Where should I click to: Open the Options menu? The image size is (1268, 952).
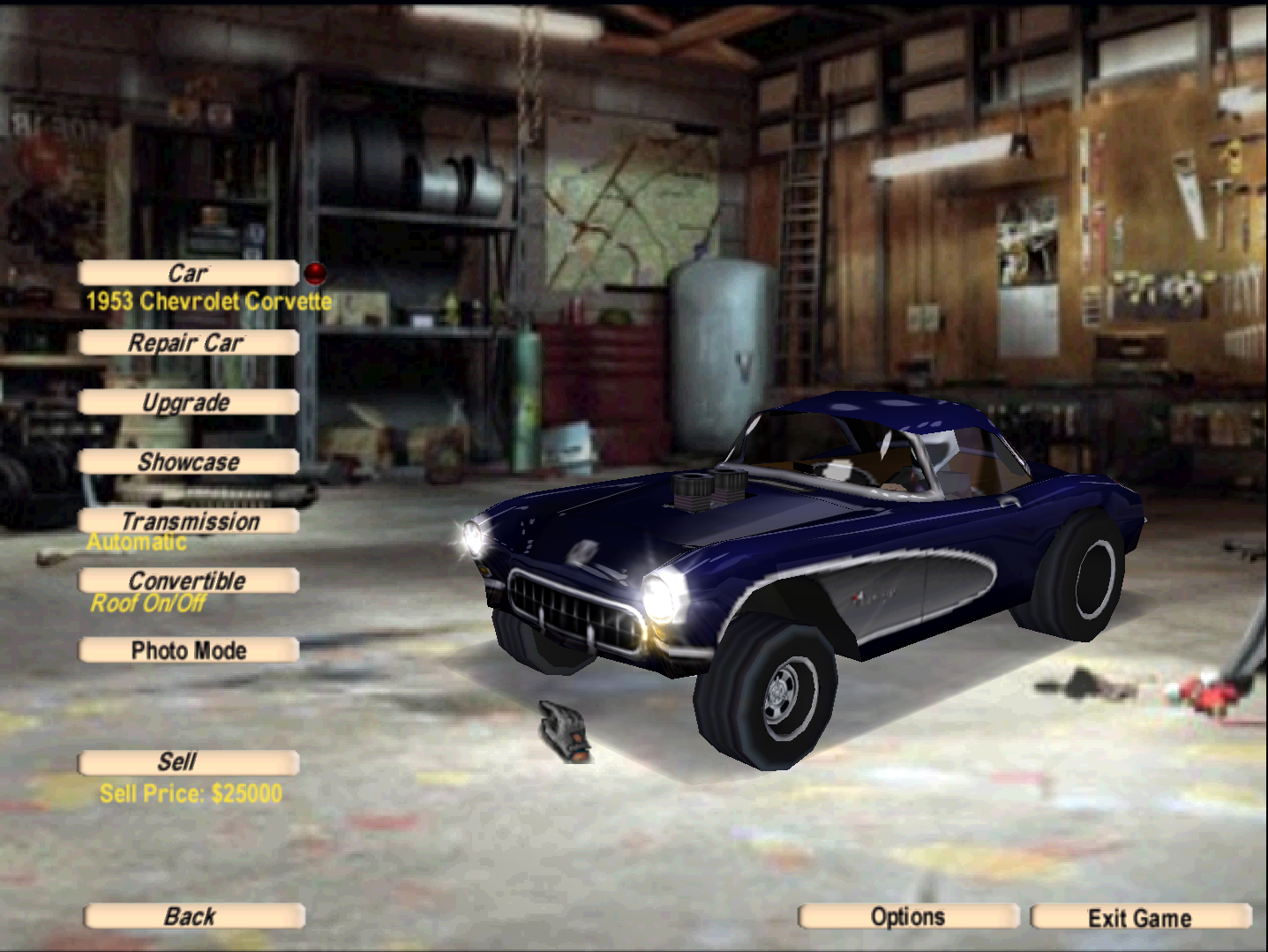pyautogui.click(x=908, y=918)
